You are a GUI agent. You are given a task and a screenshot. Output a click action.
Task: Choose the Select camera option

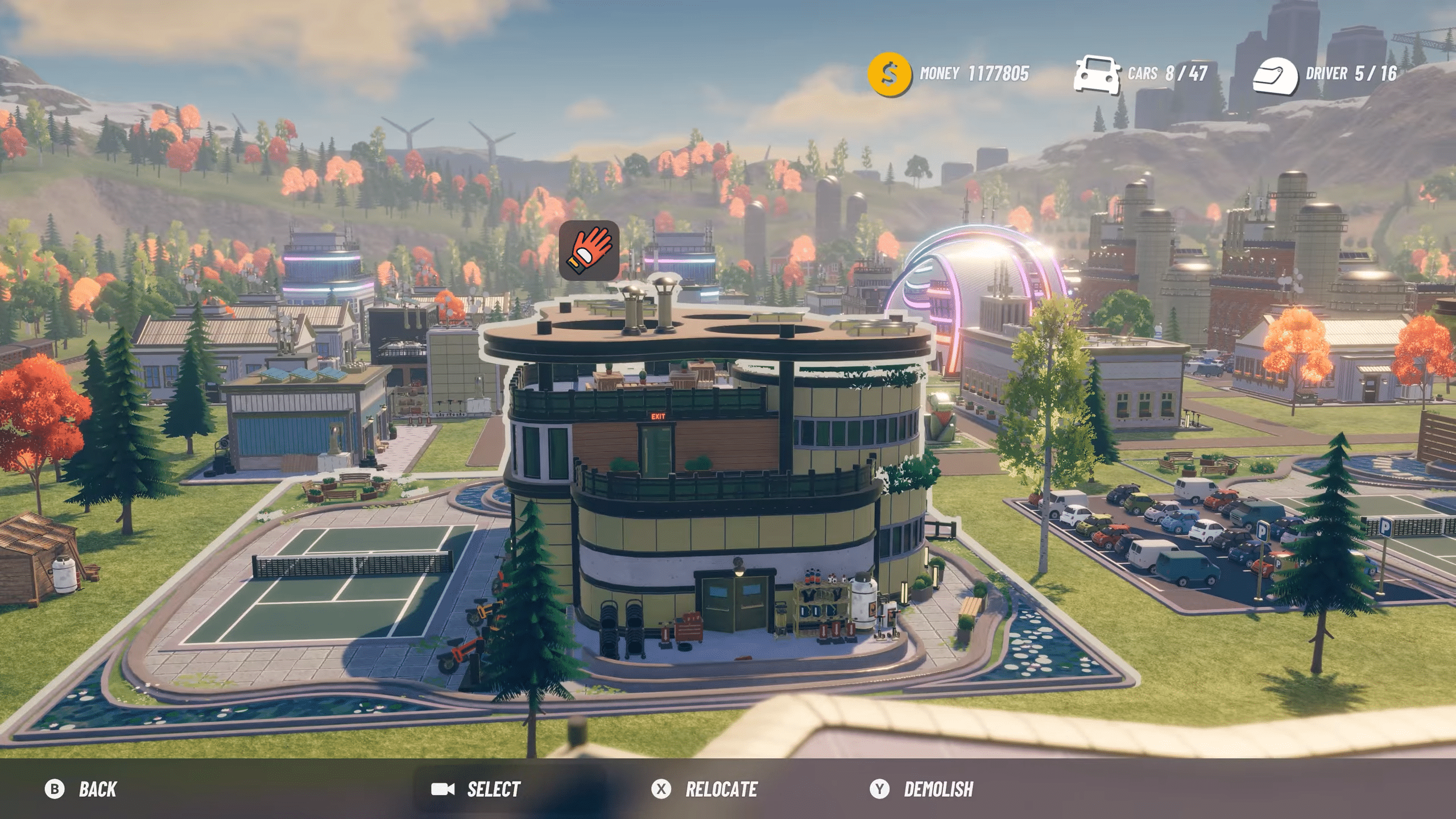[475, 789]
